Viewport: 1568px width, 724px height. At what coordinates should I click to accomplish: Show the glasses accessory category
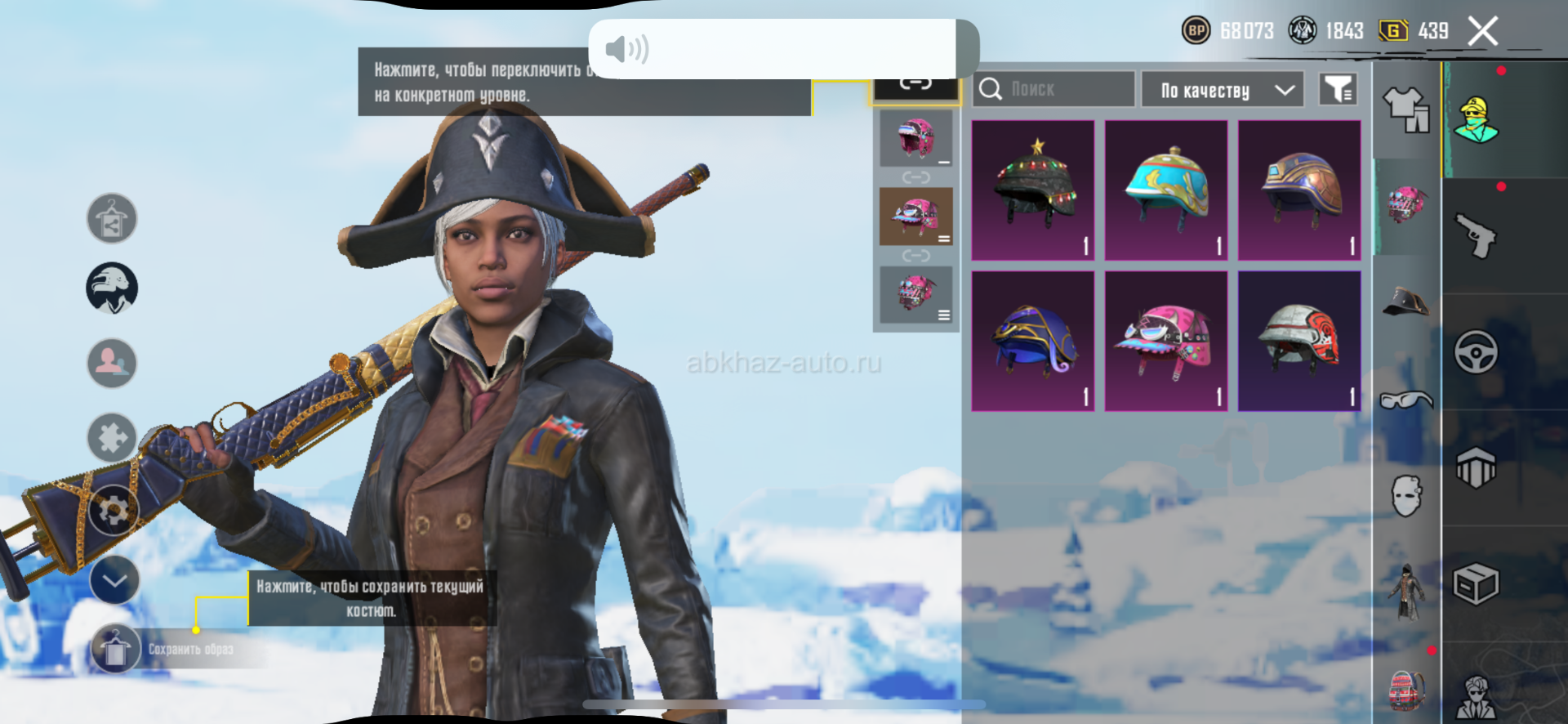(1406, 400)
